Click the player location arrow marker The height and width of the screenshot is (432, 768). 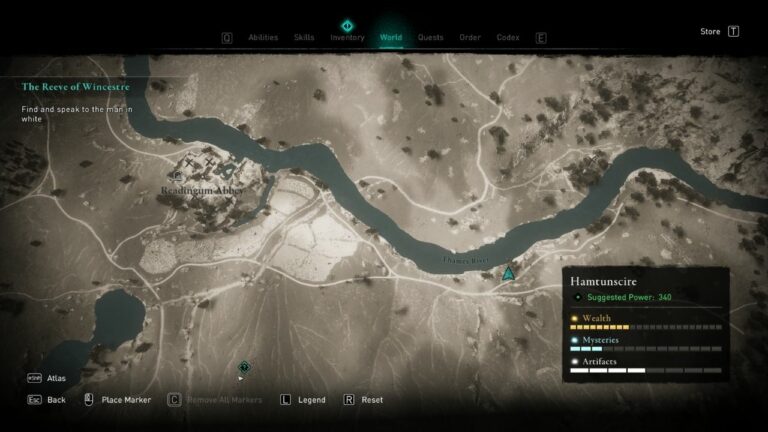click(x=509, y=272)
